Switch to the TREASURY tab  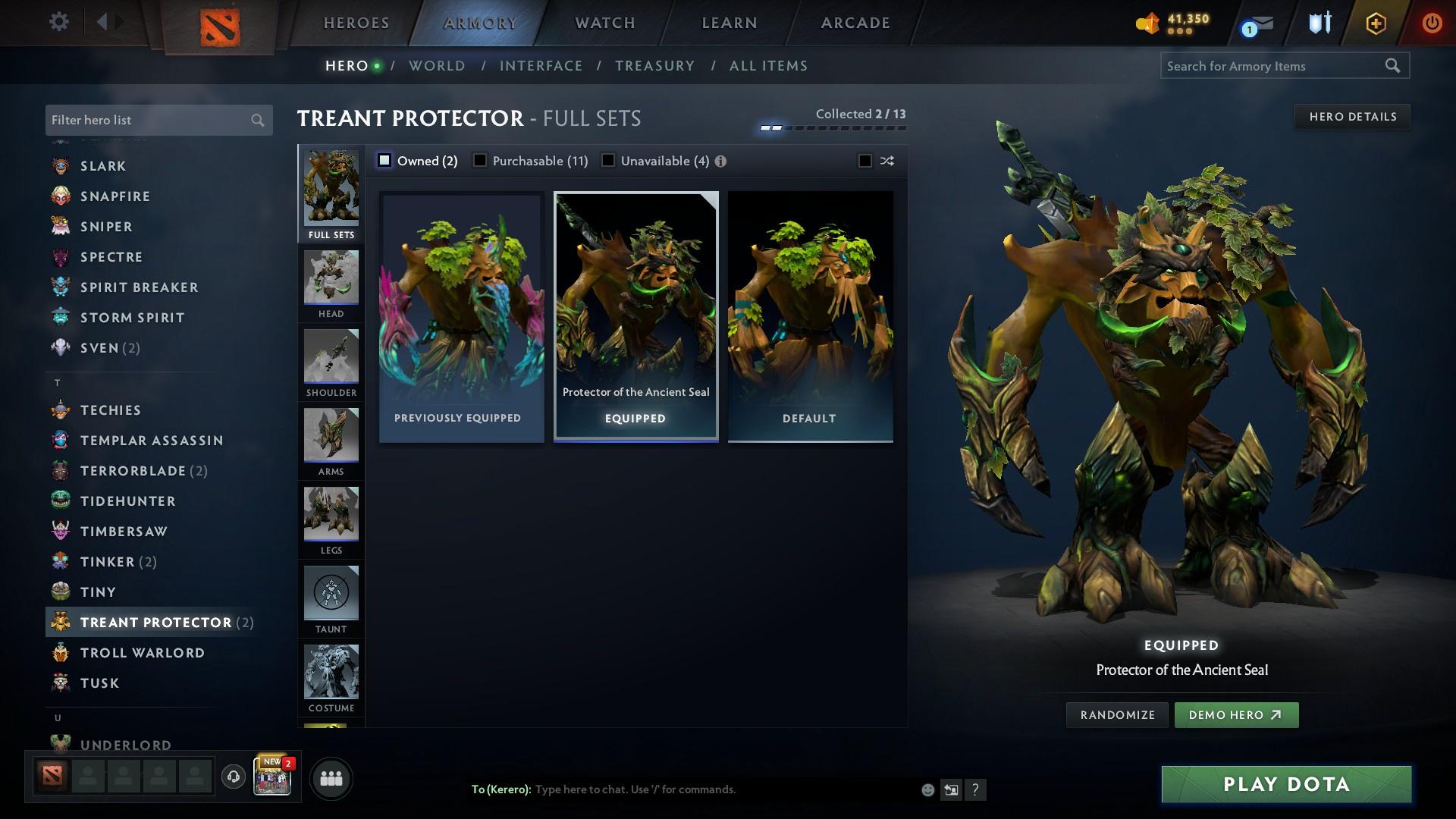(x=654, y=66)
